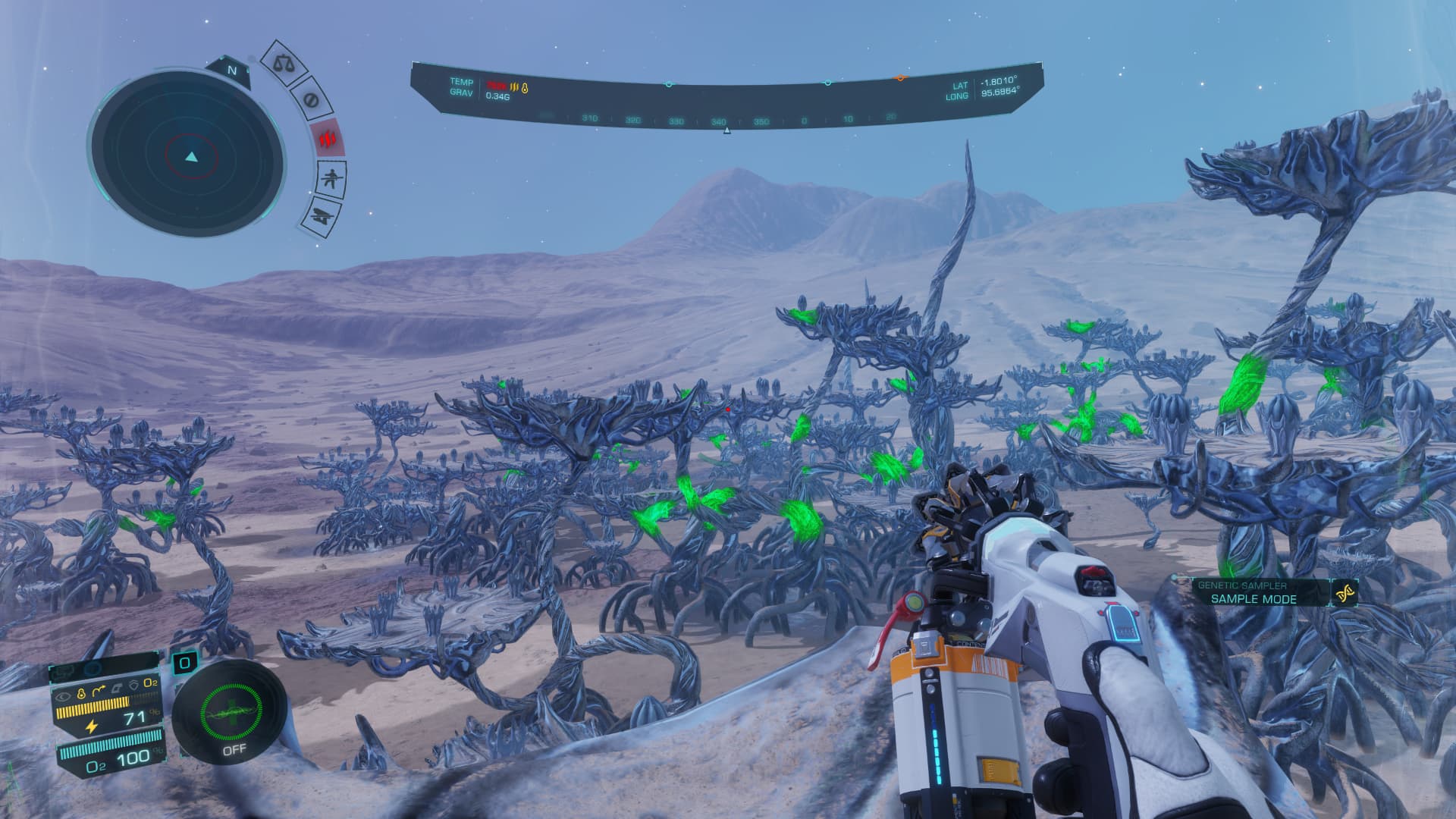Viewport: 1456px width, 819px height.
Task: Select the Genetic Sampler sample mode panel
Action: pyautogui.click(x=1253, y=592)
